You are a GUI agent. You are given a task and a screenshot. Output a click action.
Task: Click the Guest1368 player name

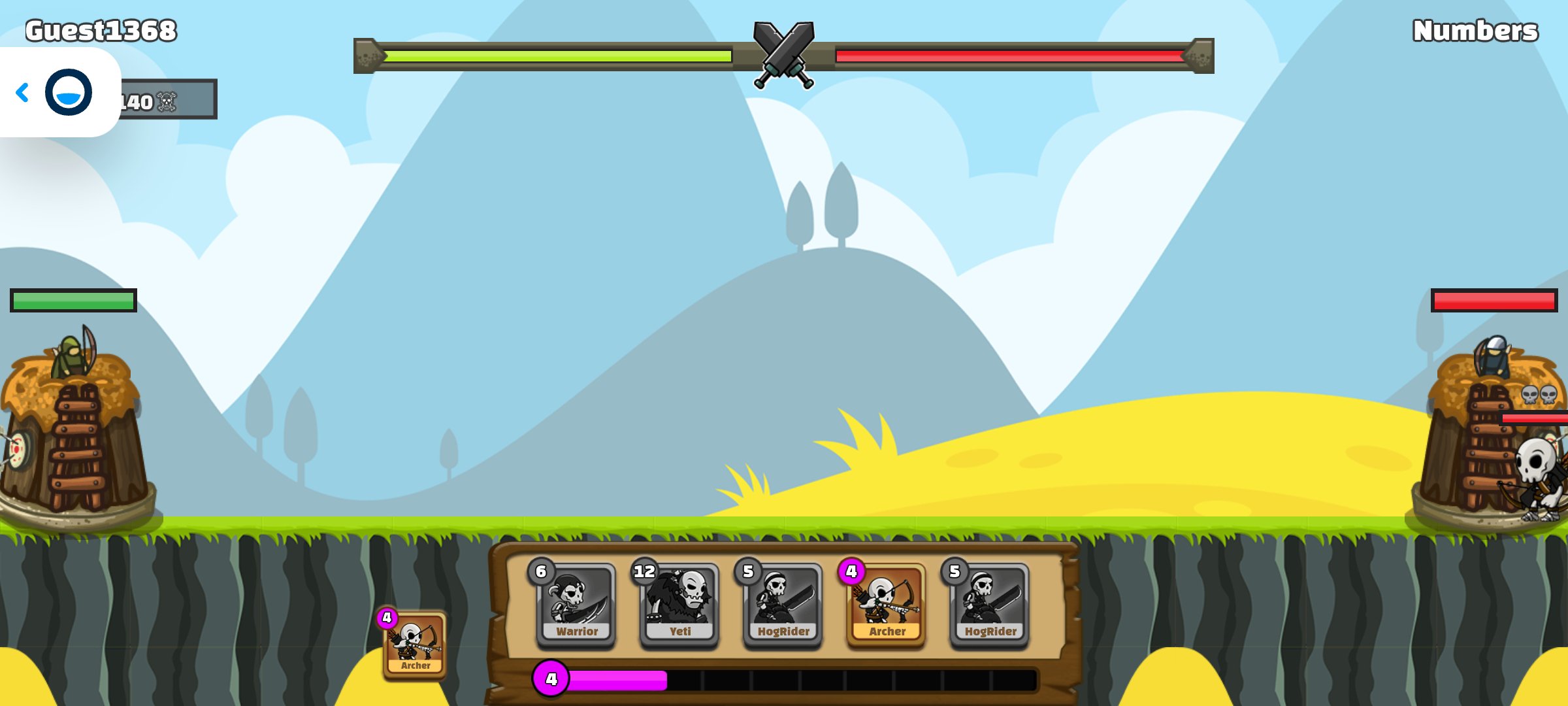click(x=101, y=29)
